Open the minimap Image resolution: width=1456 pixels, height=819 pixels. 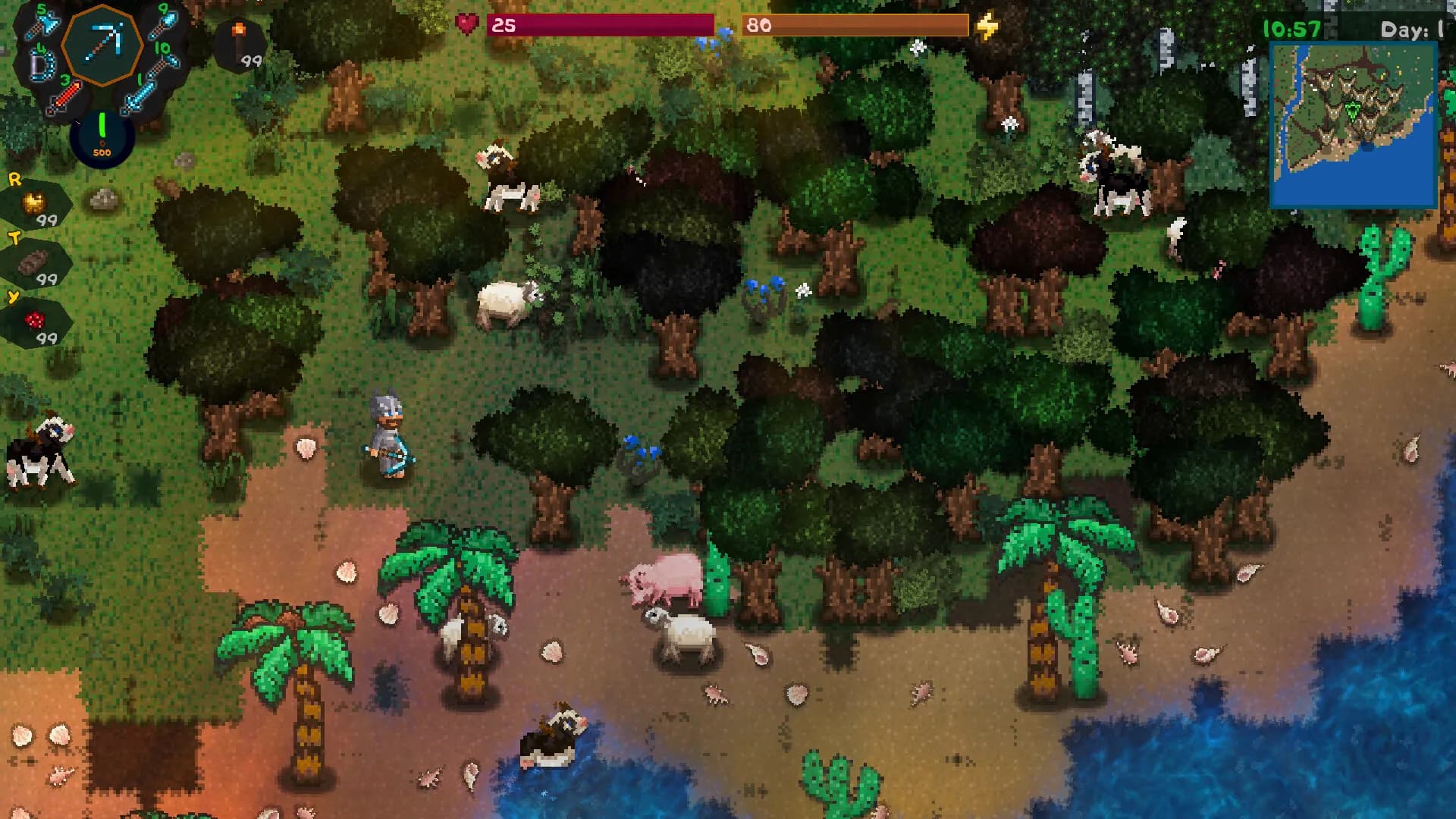(x=1353, y=126)
